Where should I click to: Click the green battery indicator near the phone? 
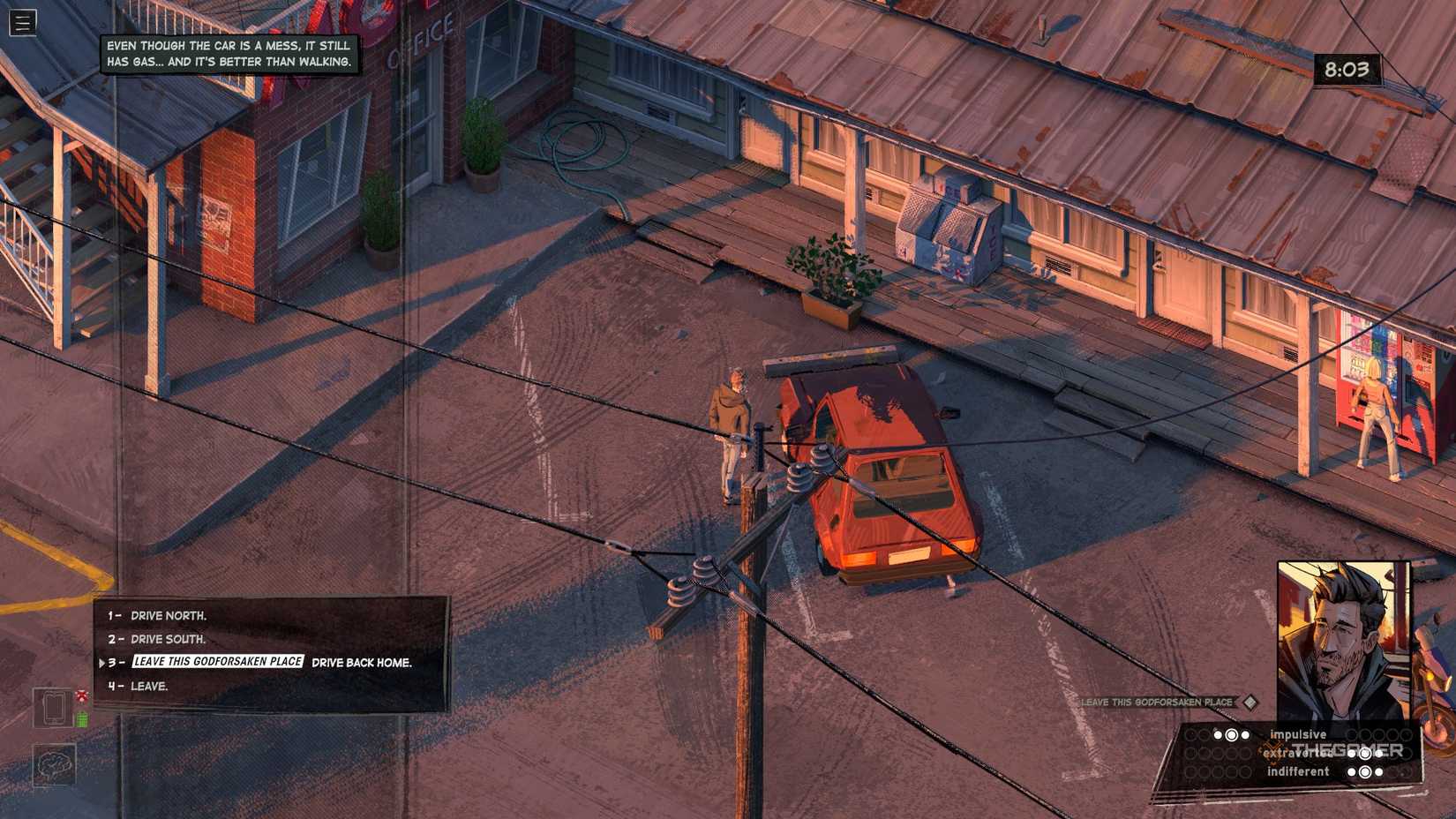[x=82, y=718]
